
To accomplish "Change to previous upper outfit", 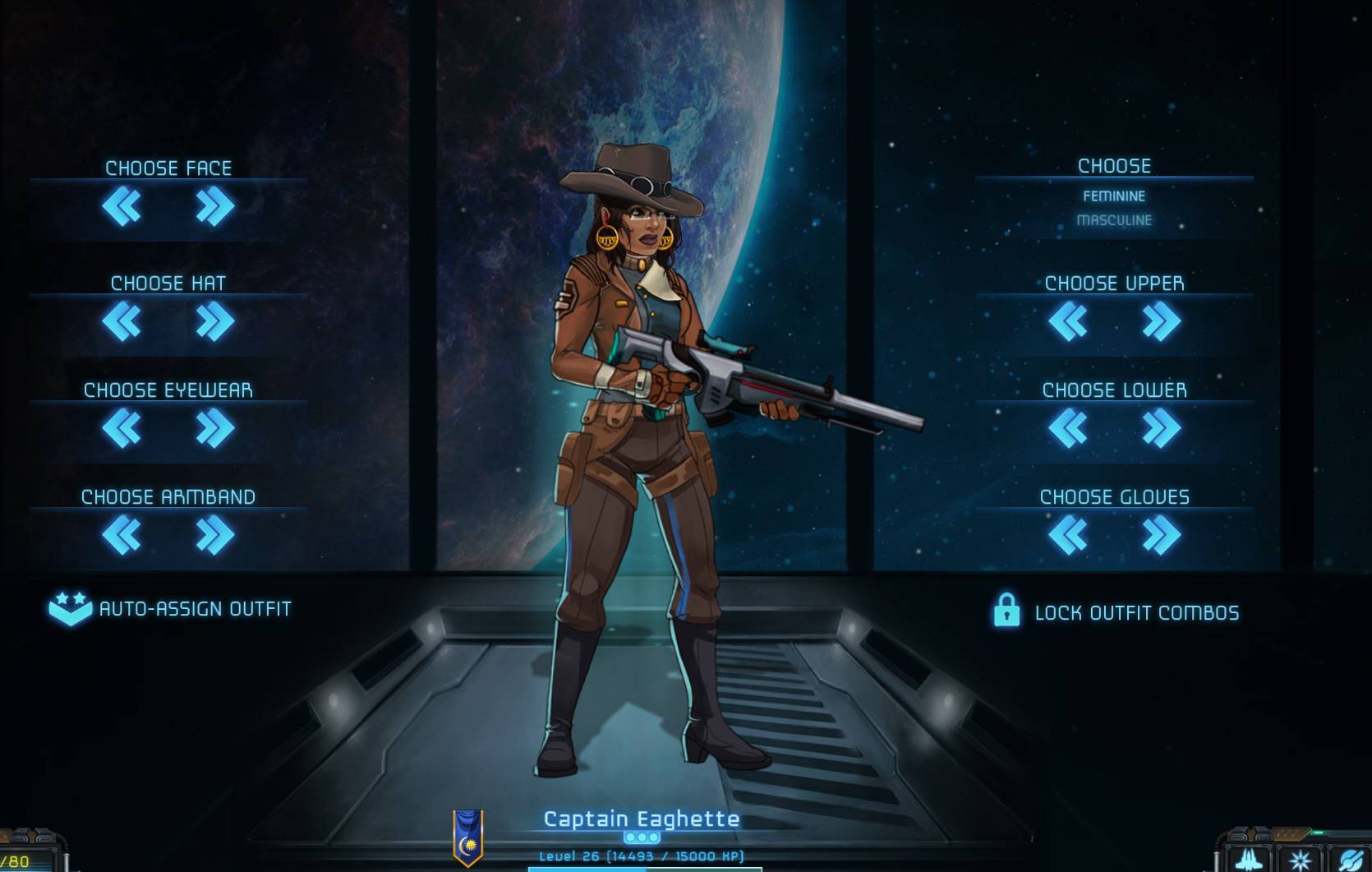I will pos(1068,321).
